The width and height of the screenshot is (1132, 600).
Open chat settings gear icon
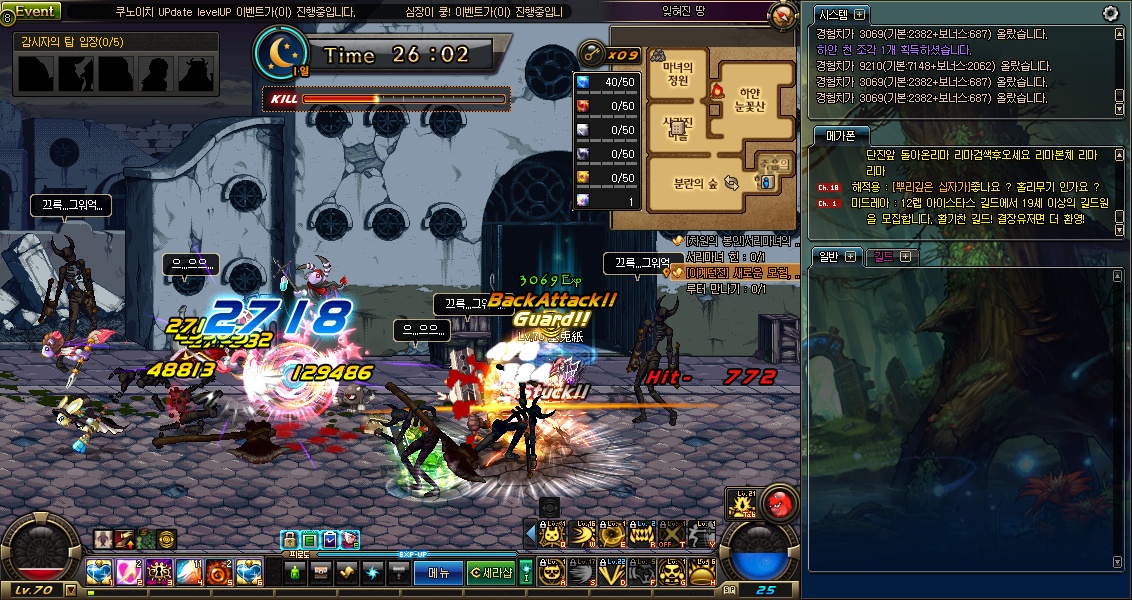pos(1110,13)
